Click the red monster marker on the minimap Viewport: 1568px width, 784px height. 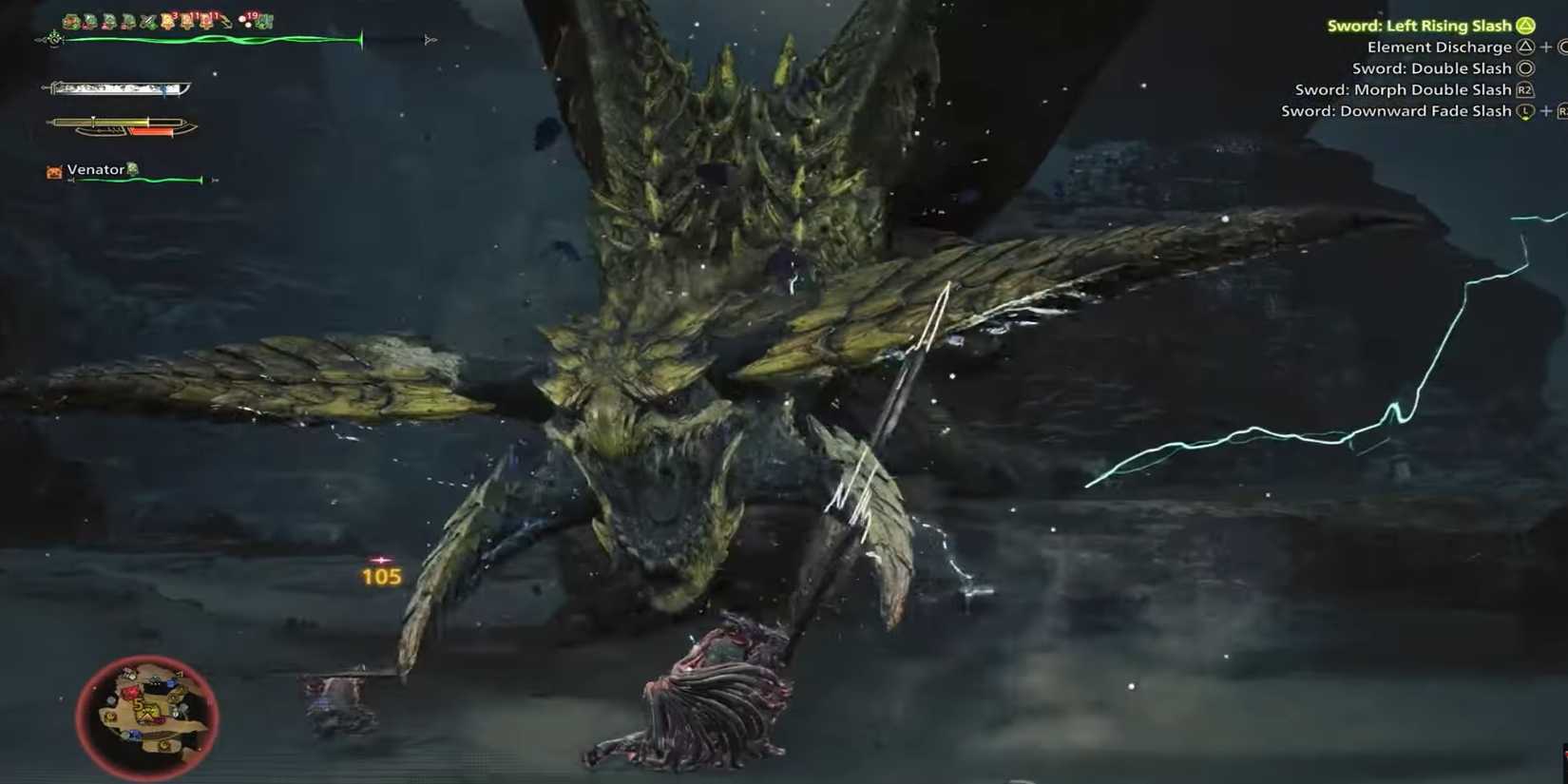pos(131,693)
